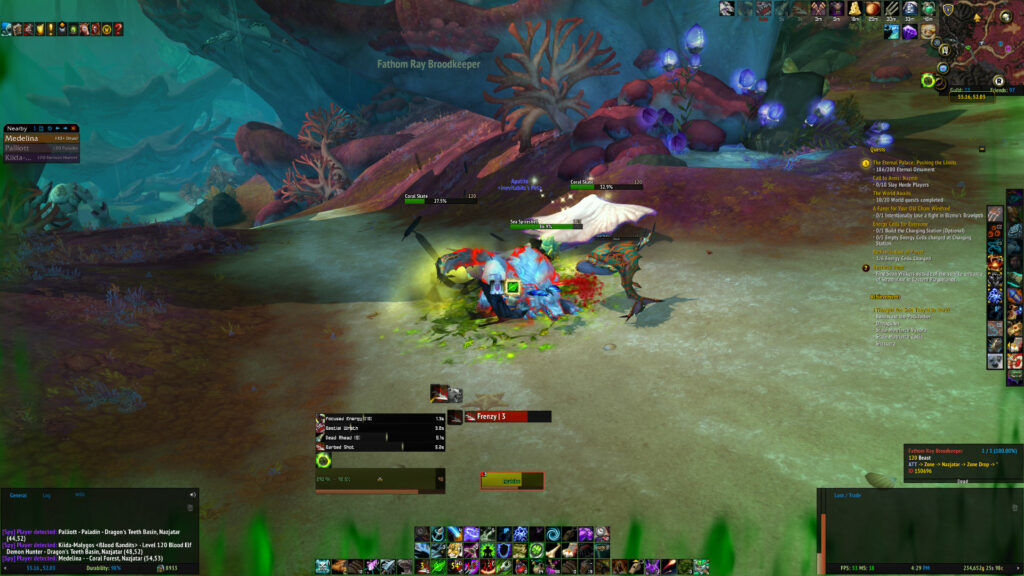The image size is (1024, 576).
Task: Select the Bestial Wrath cooldown bar
Action: (380, 427)
